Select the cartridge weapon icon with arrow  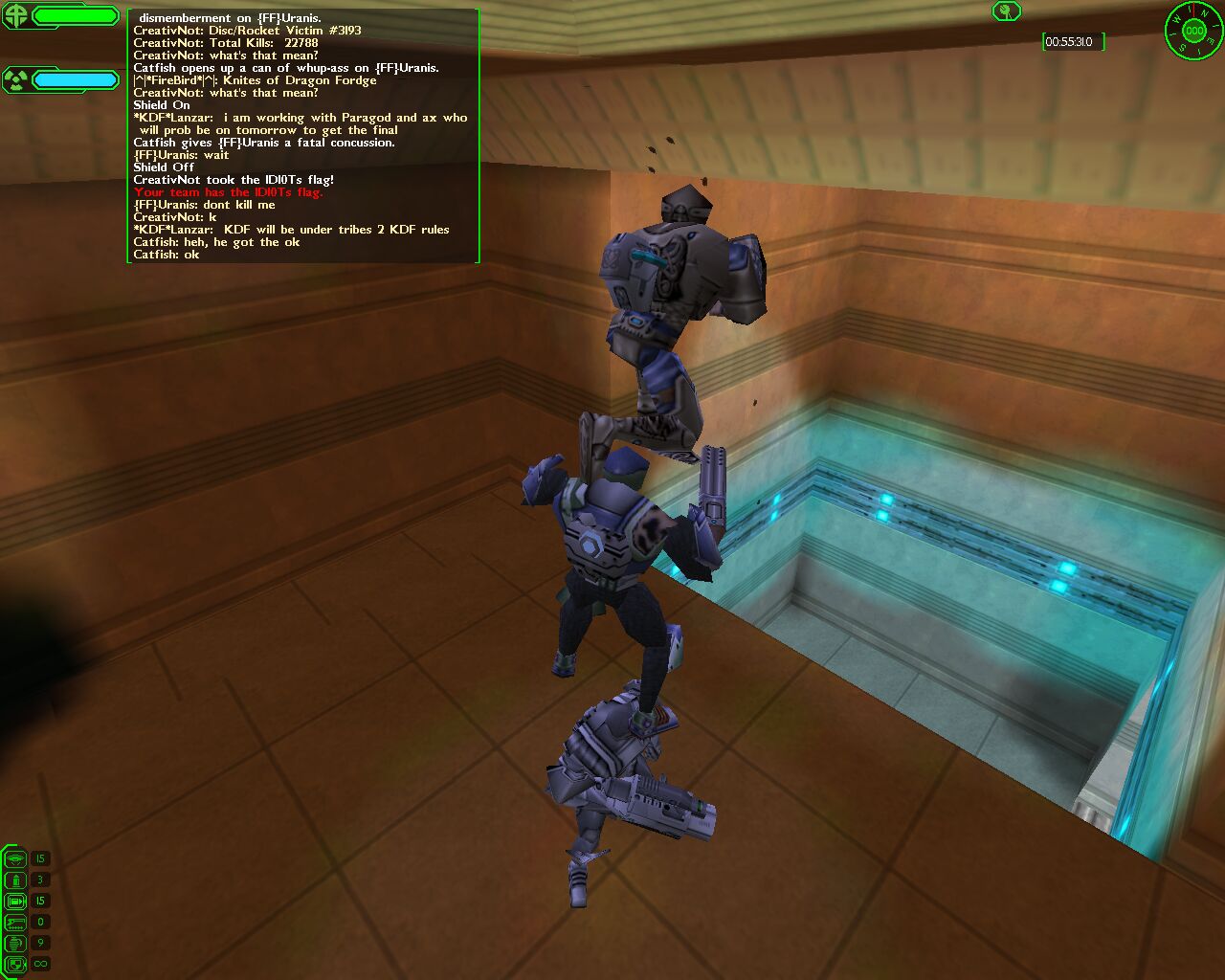15,901
